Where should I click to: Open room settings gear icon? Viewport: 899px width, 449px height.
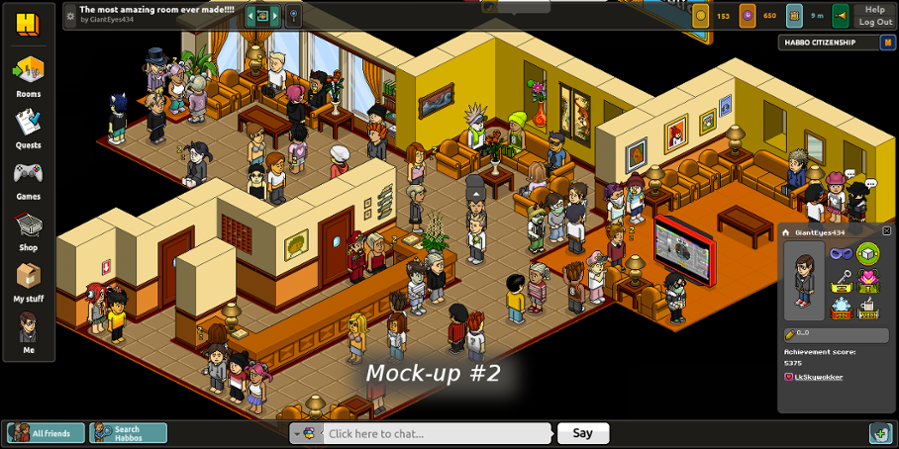(70, 16)
